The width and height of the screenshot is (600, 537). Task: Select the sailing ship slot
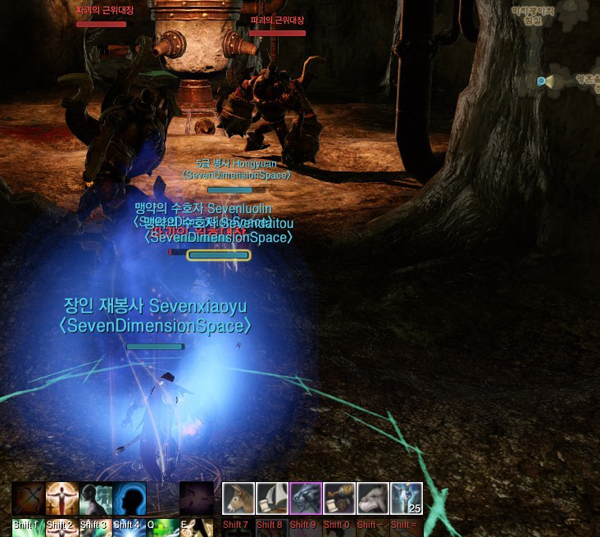click(272, 499)
